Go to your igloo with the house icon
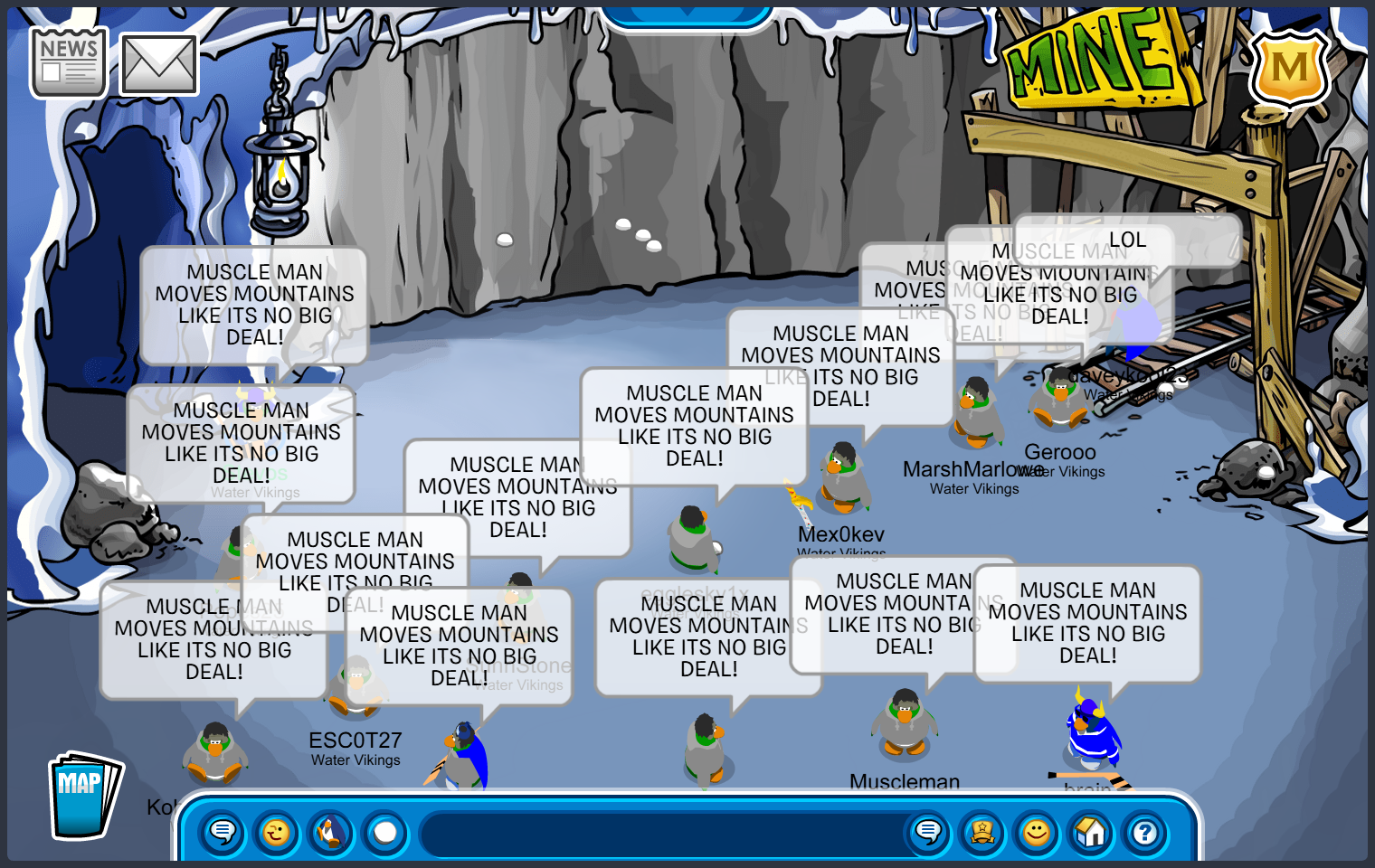The image size is (1375, 868). coord(1091,832)
